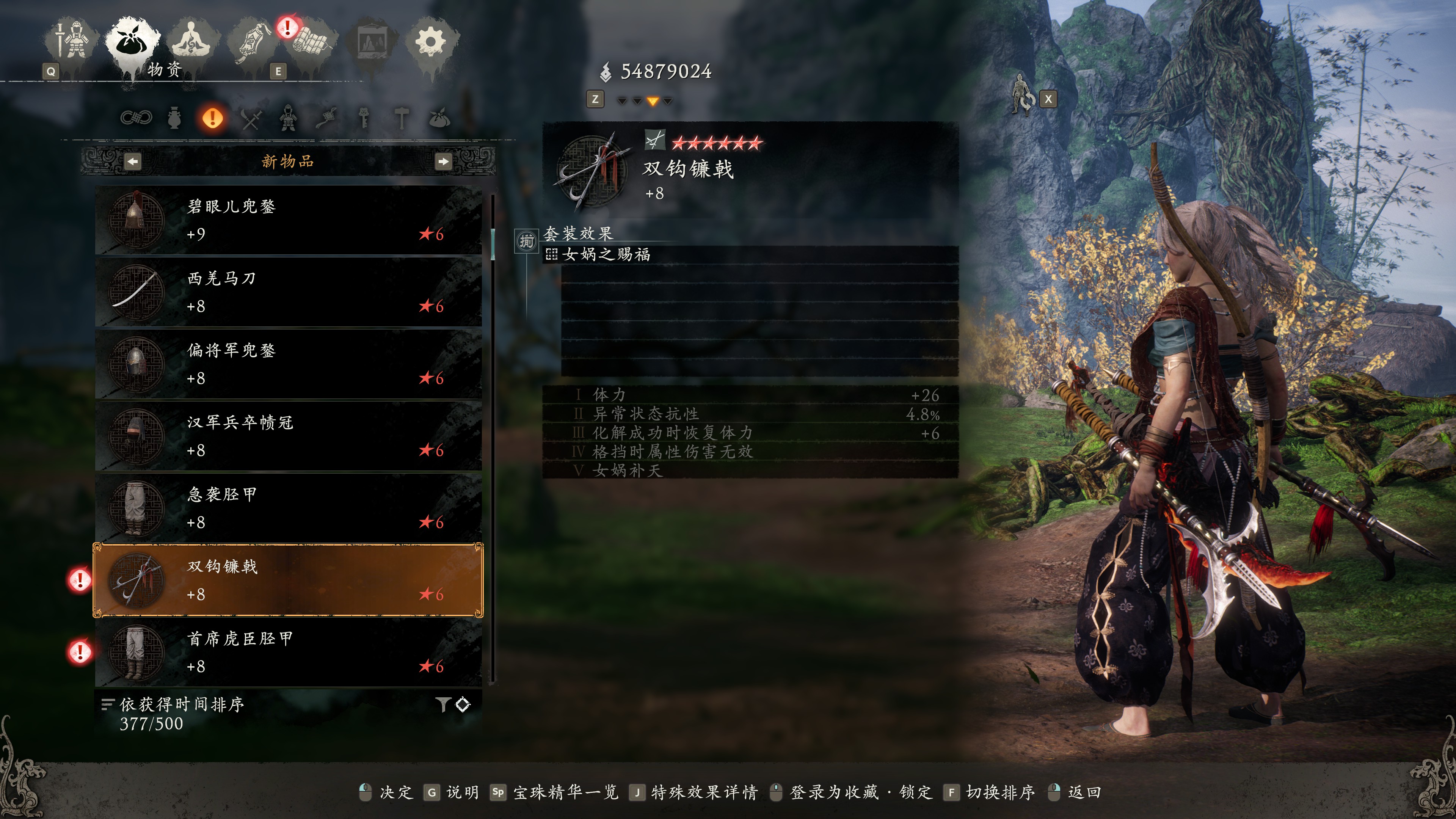Go to the next category with right arrow
This screenshot has height=819, width=1456.
[x=443, y=162]
